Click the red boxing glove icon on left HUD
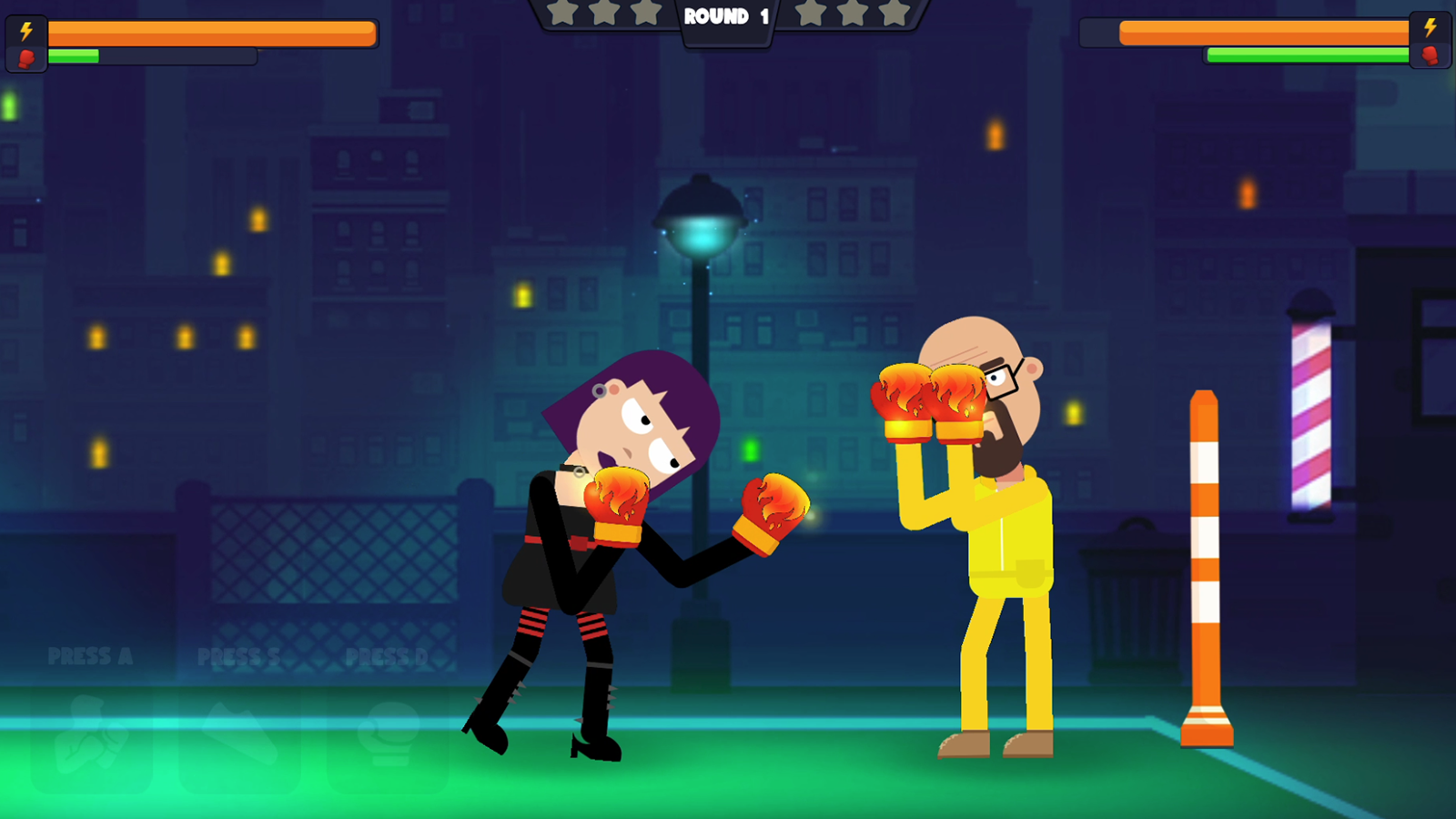1456x819 pixels. coord(25,59)
